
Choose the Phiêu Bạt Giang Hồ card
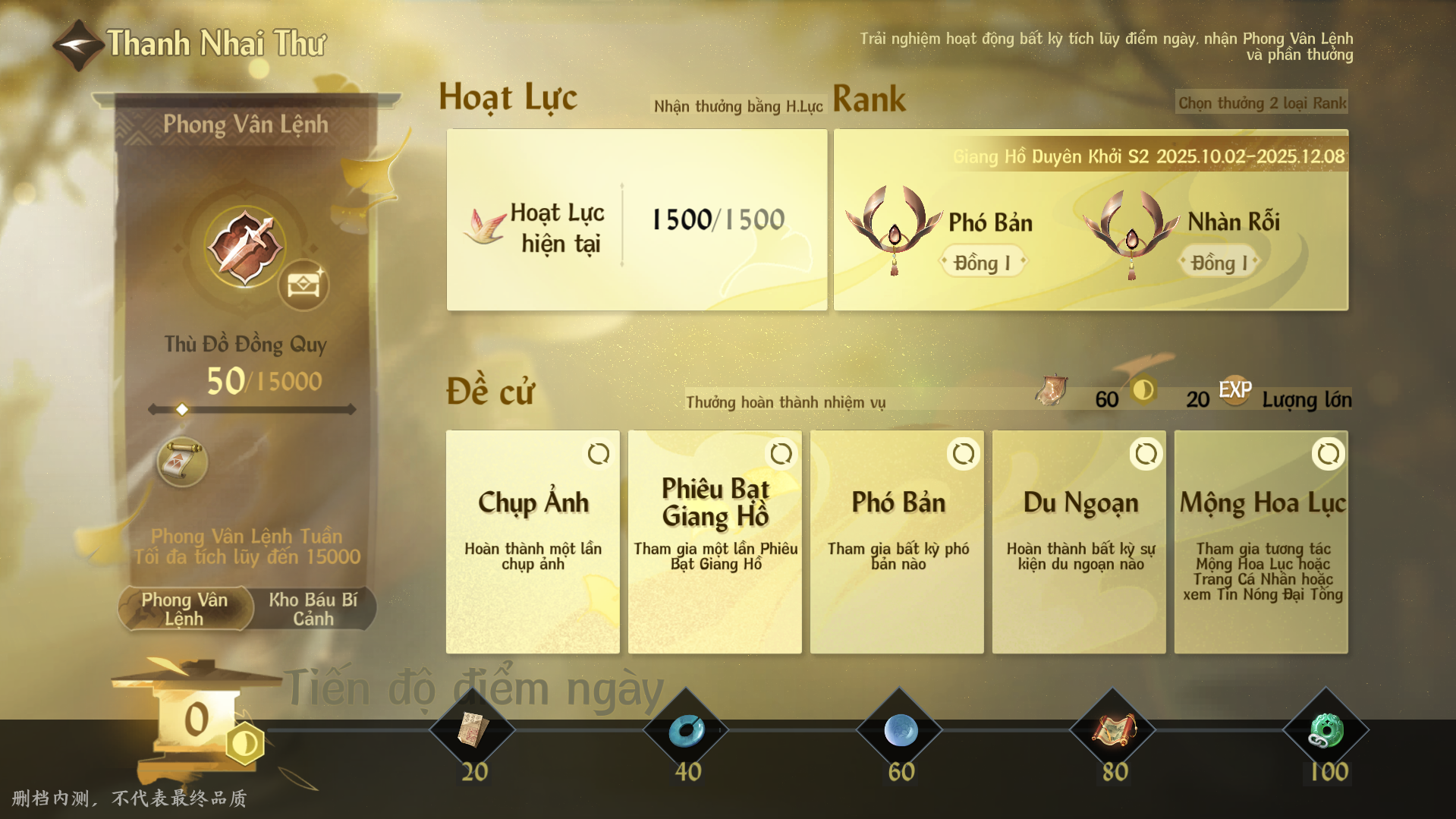(x=715, y=542)
